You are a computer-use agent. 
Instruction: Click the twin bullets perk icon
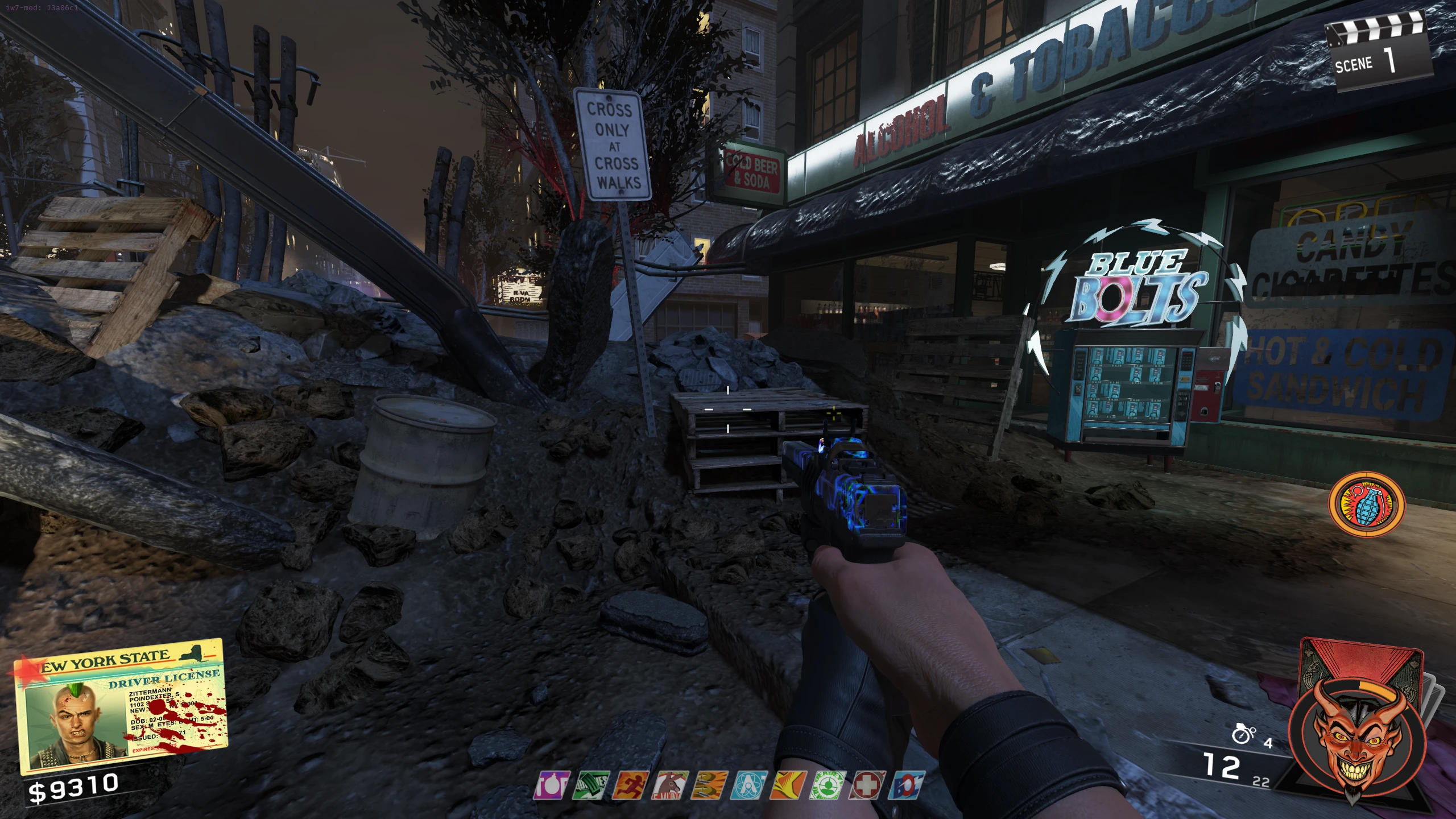(709, 786)
